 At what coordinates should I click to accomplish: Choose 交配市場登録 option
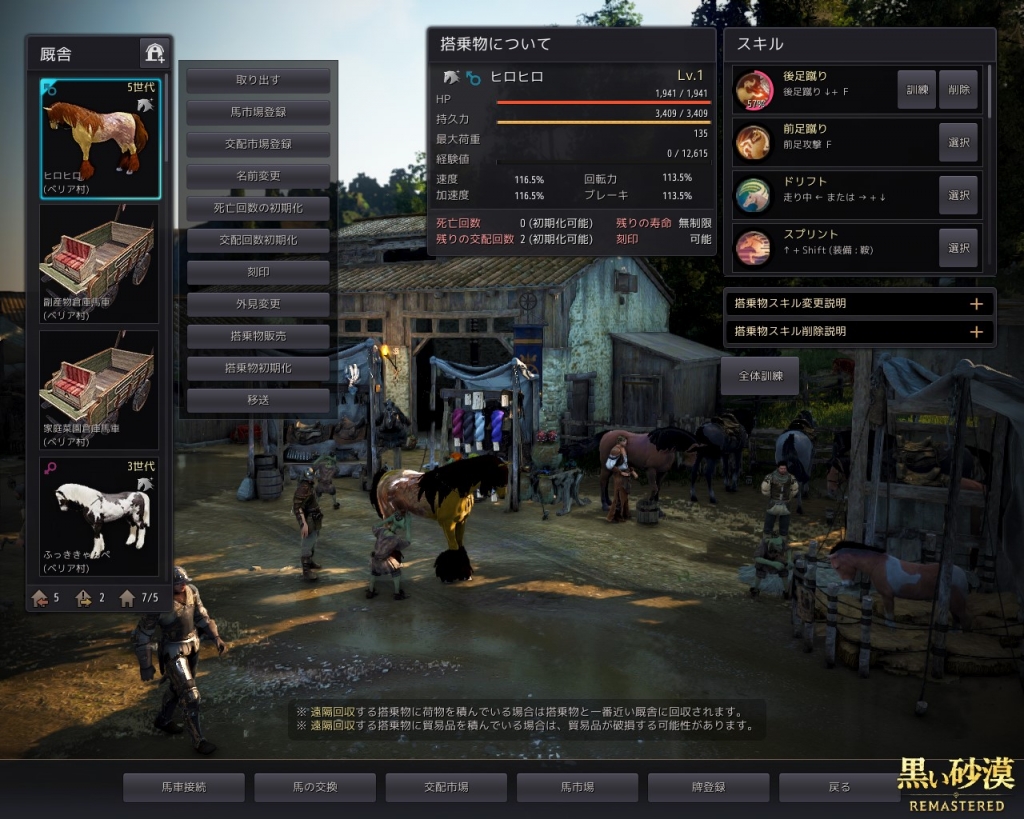258,144
